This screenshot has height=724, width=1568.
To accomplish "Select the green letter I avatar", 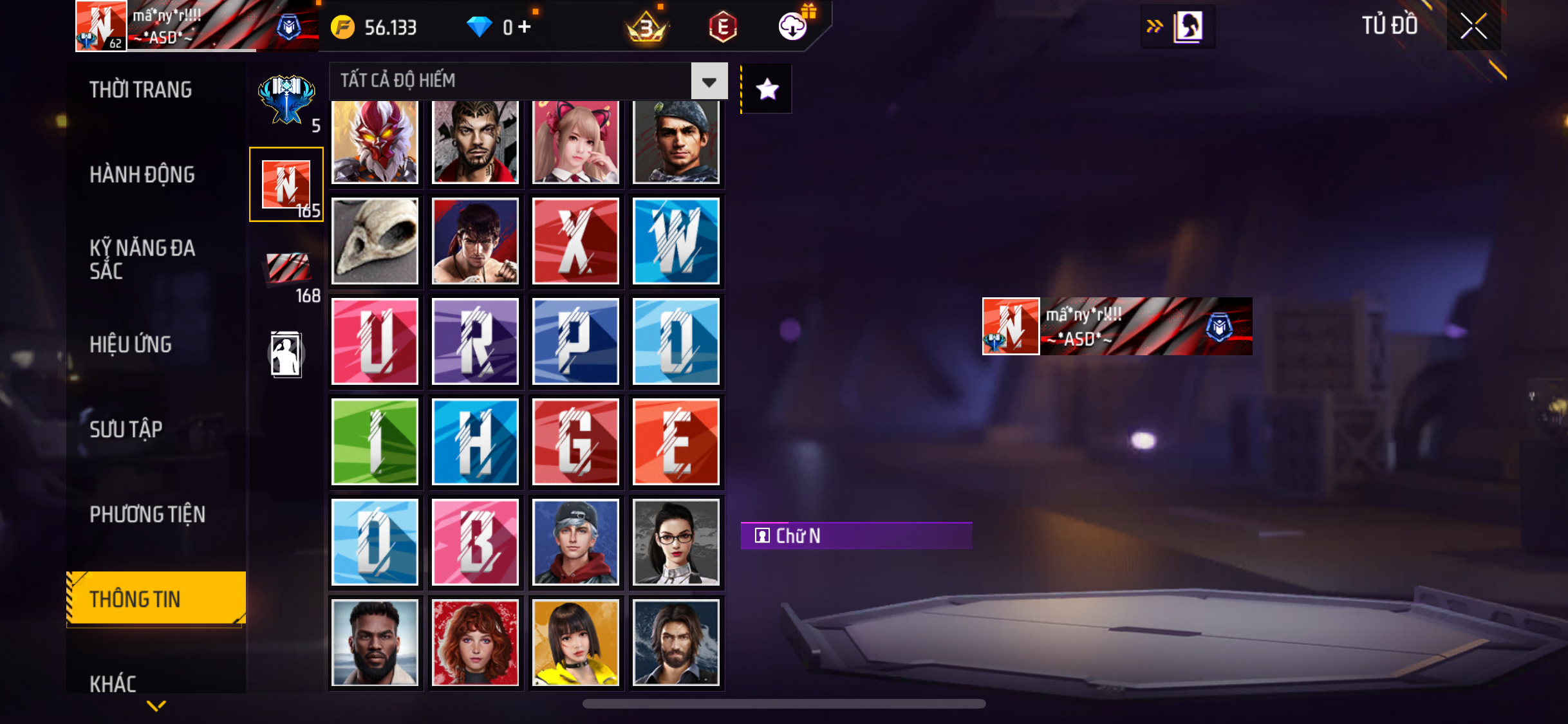I will coord(375,441).
